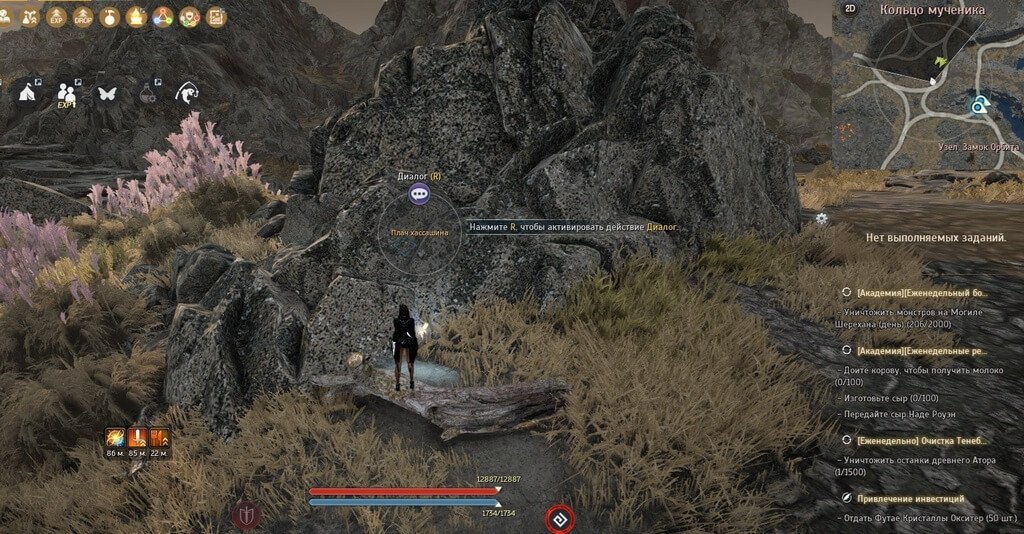The width and height of the screenshot is (1024, 534).
Task: Open the potion flask with gear icon
Action: click(x=148, y=93)
